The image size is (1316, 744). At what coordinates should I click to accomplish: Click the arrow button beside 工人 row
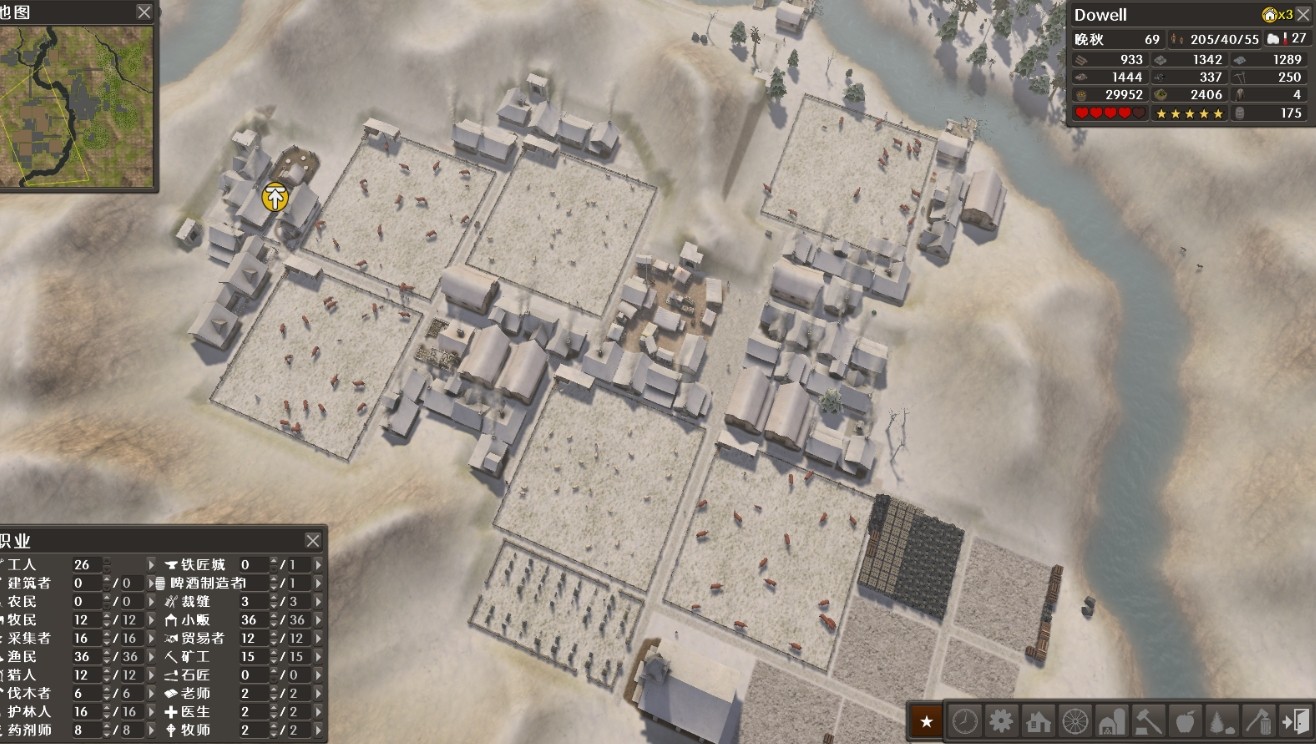[152, 565]
